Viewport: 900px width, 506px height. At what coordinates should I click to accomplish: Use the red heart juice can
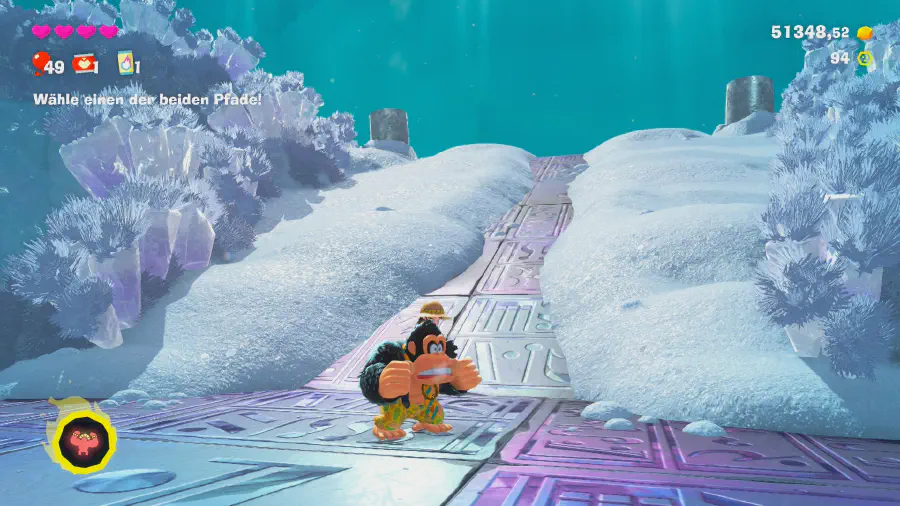[84, 64]
